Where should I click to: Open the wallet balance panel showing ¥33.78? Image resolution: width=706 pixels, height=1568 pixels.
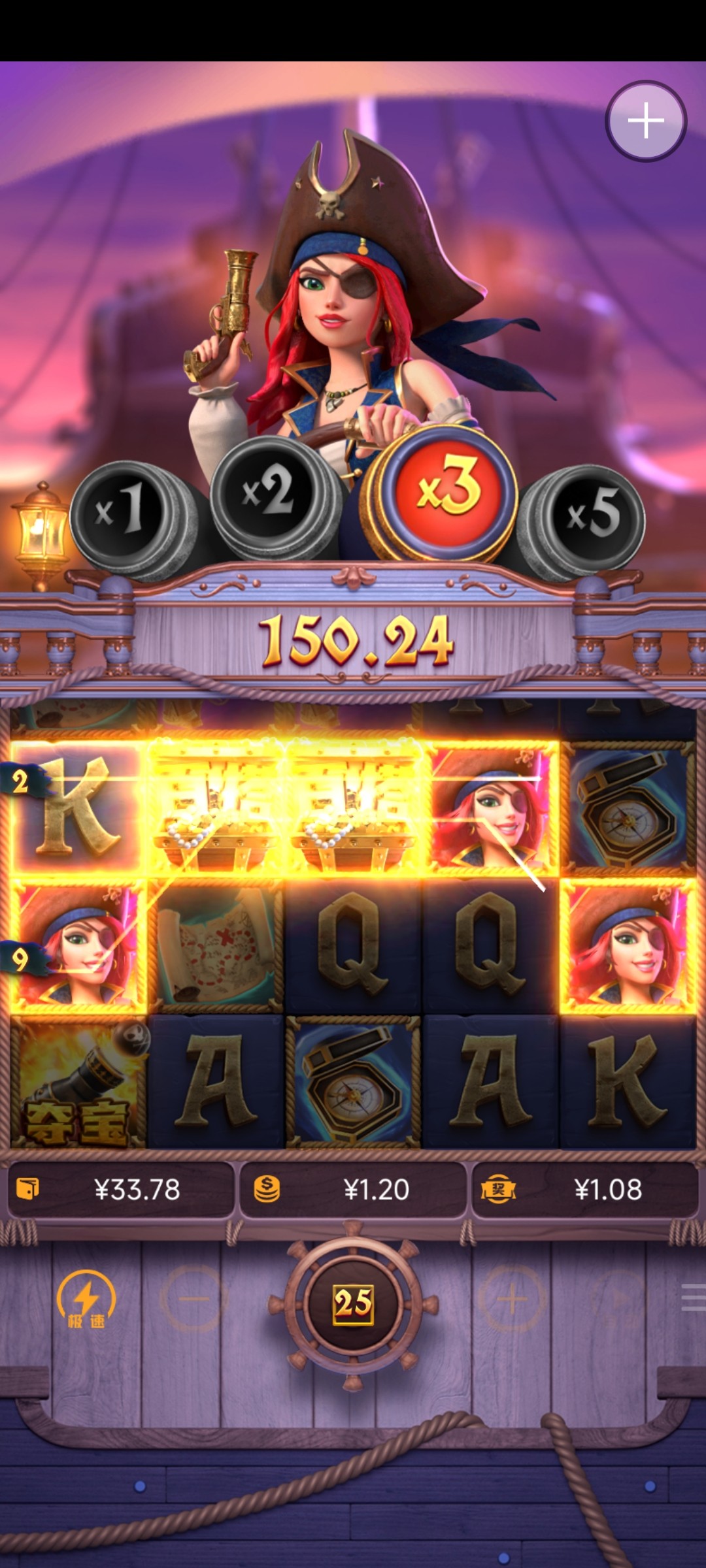(122, 1190)
